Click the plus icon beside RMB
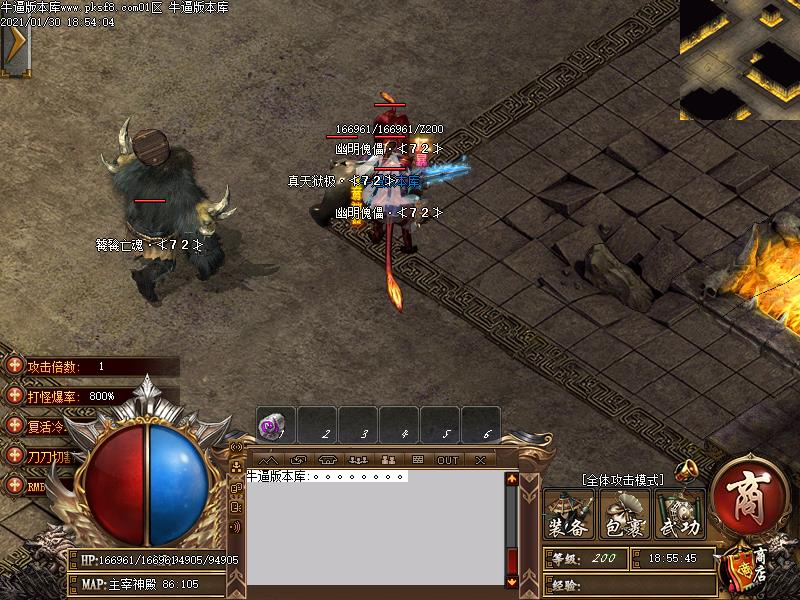The image size is (800, 600). pyautogui.click(x=14, y=485)
